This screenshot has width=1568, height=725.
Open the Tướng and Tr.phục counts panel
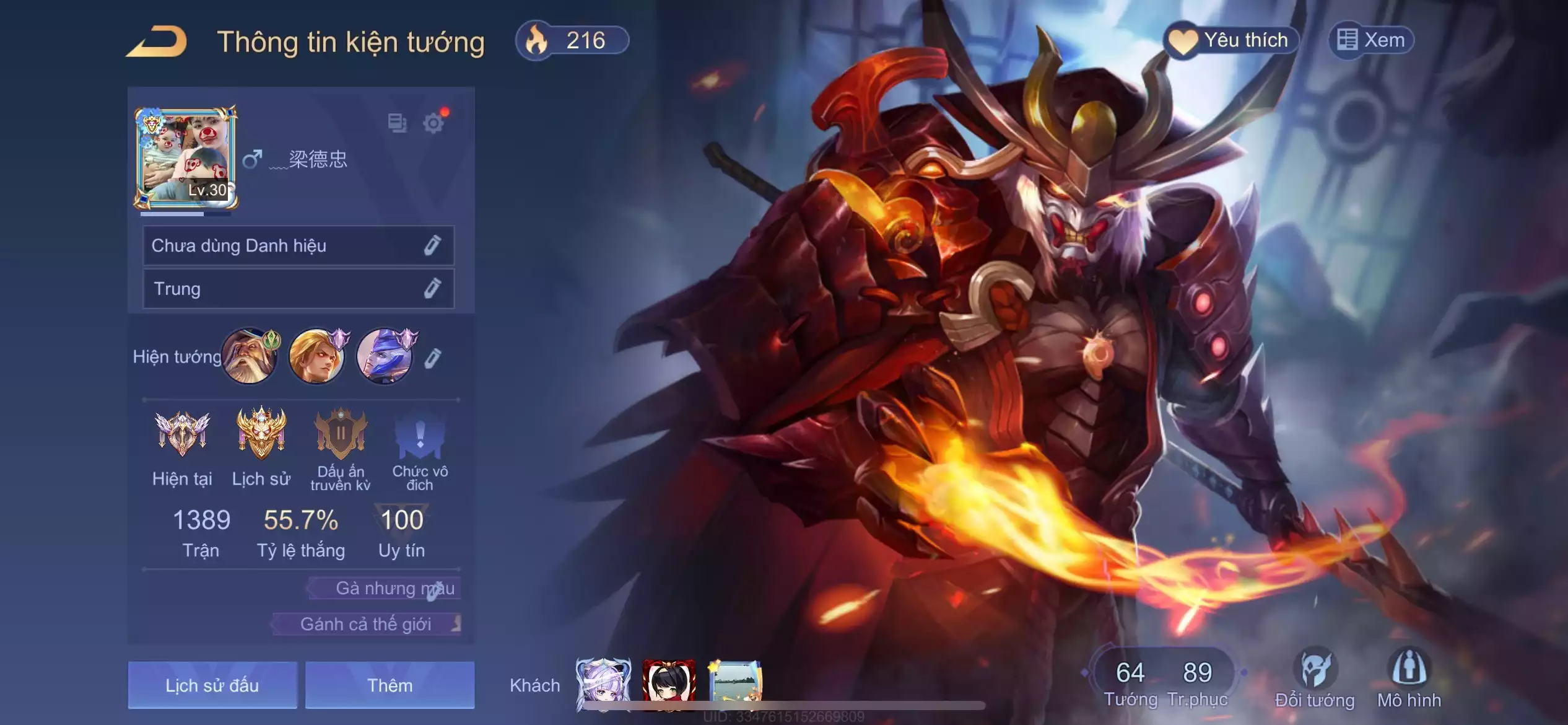click(x=1164, y=680)
